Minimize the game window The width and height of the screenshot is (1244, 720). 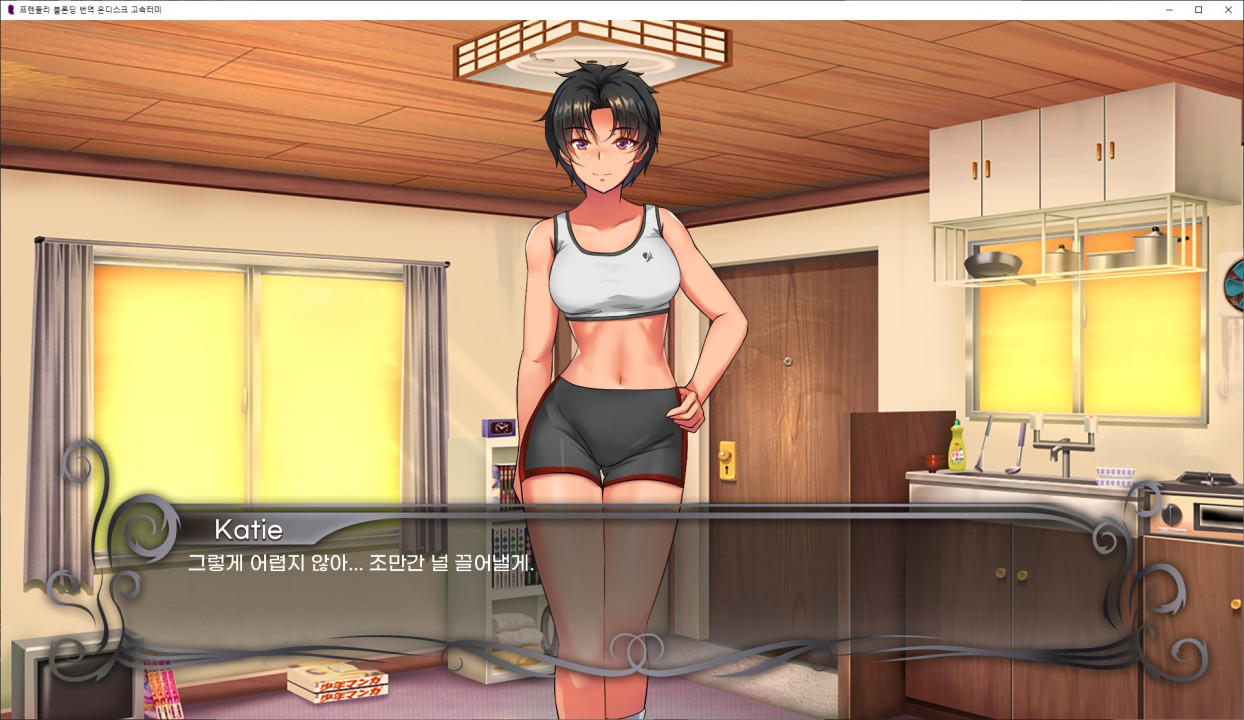tap(1170, 10)
